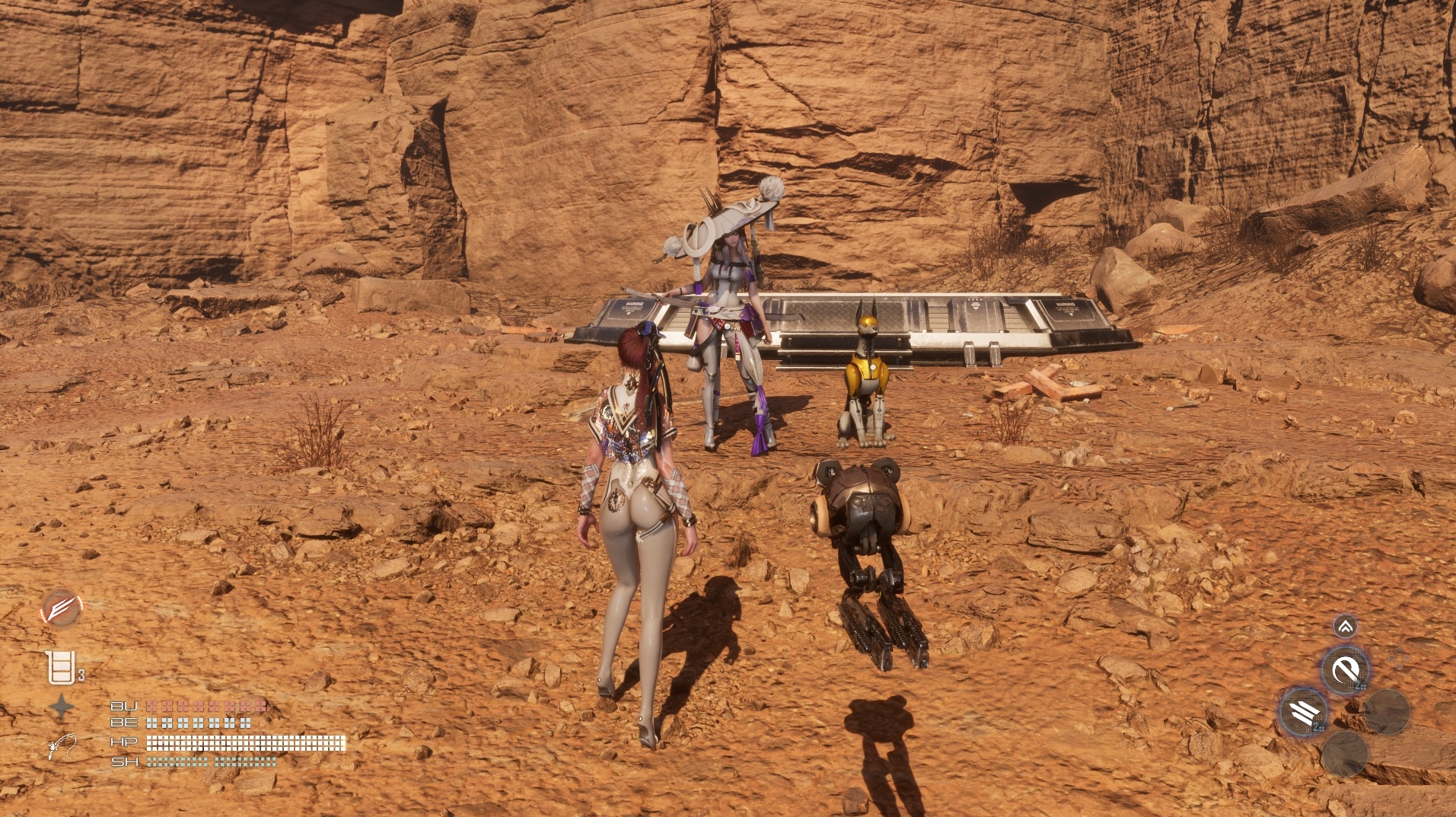This screenshot has width=1456, height=817.
Task: Click the double-chevron up skill toggle
Action: (1345, 627)
